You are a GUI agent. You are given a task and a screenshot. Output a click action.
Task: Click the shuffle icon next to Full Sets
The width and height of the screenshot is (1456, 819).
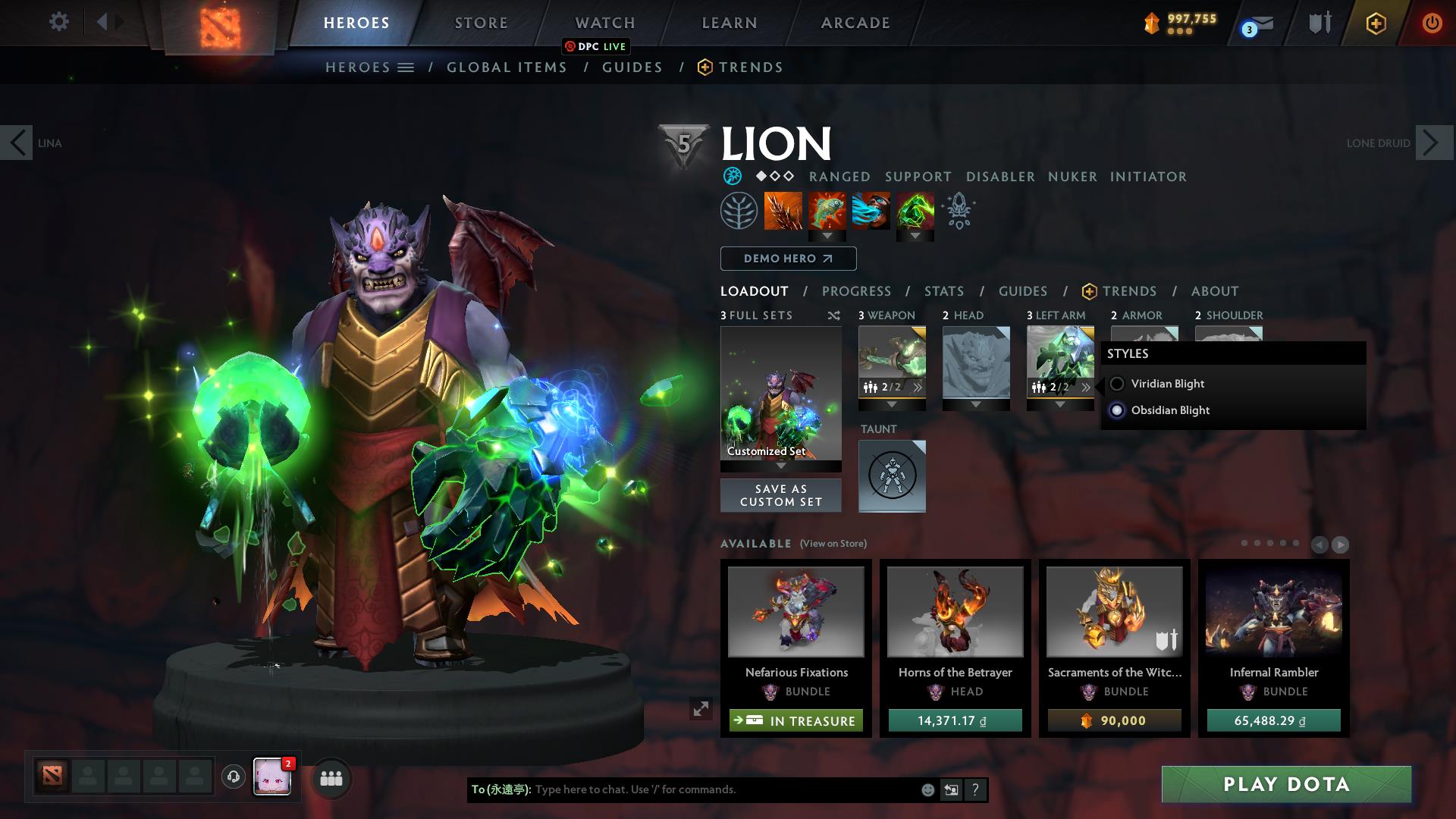pos(834,315)
